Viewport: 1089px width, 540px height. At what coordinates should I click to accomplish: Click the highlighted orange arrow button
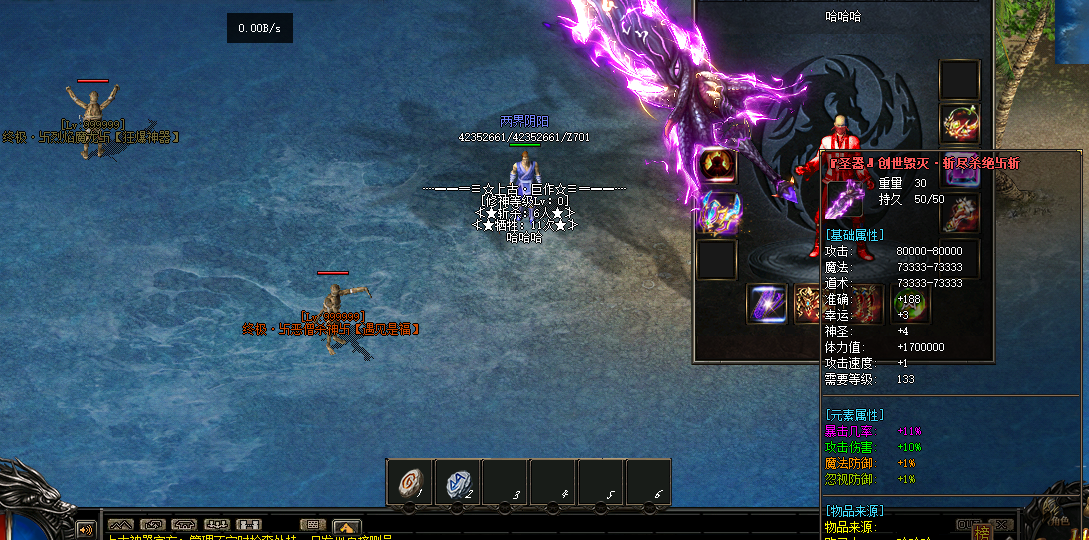click(346, 525)
